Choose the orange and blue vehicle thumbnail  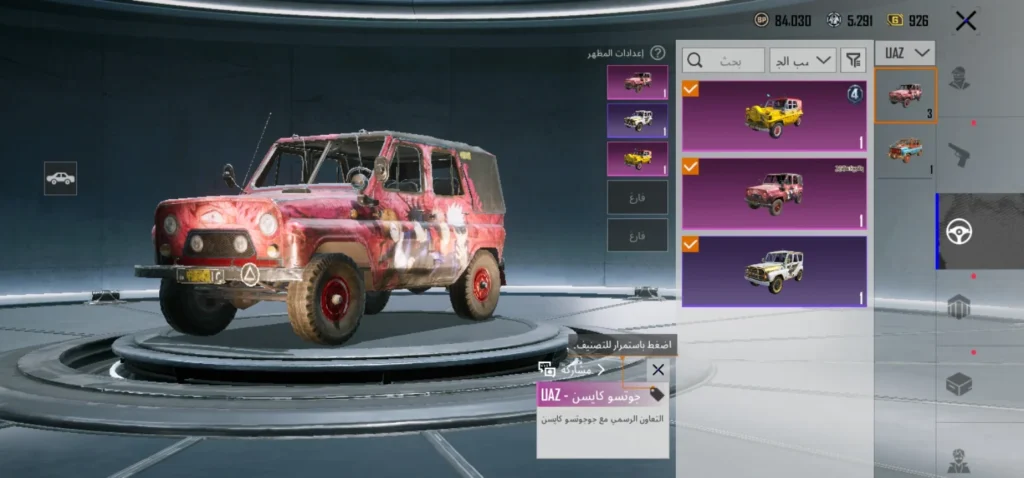pos(905,152)
